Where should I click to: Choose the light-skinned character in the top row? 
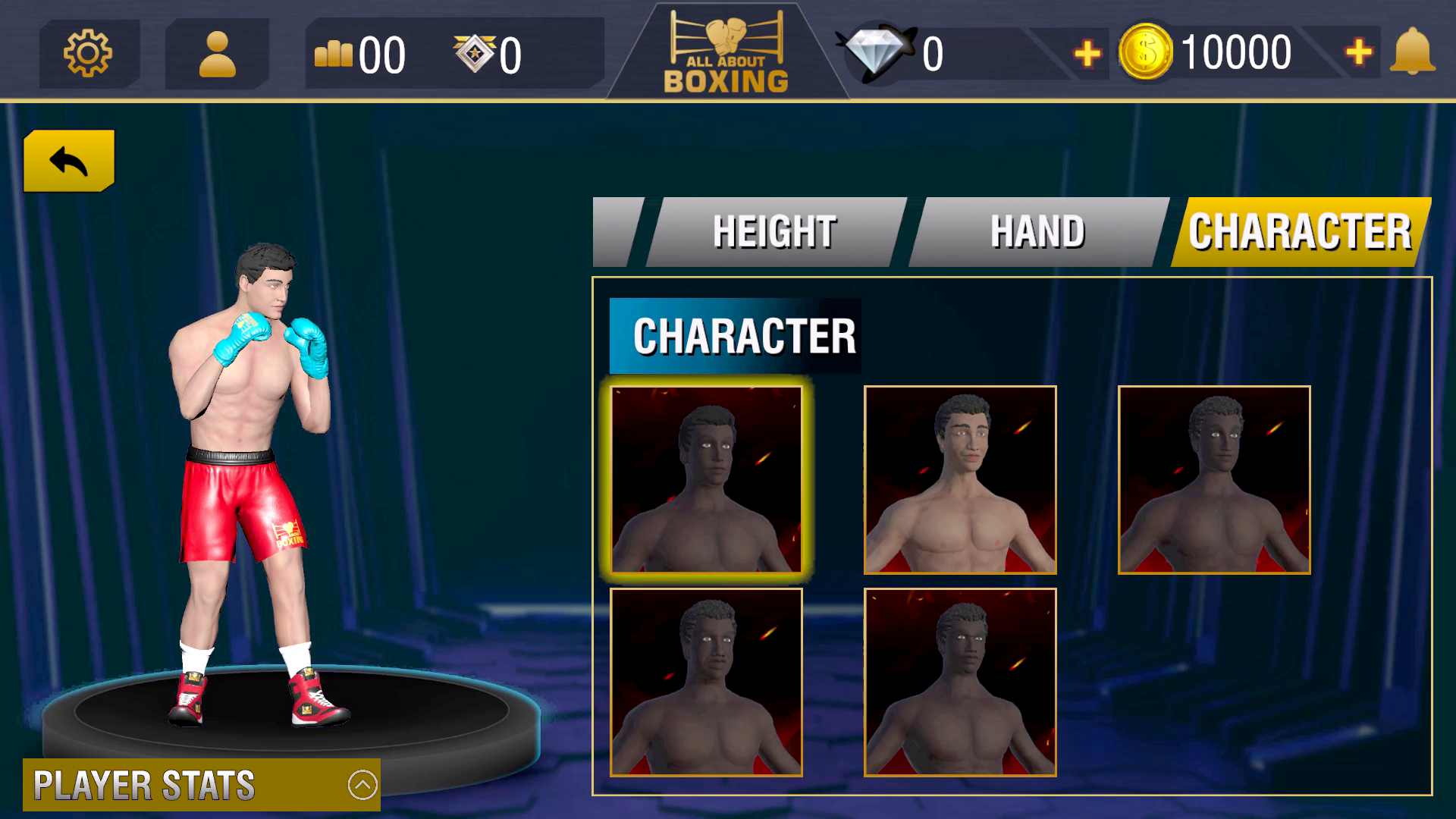click(960, 479)
